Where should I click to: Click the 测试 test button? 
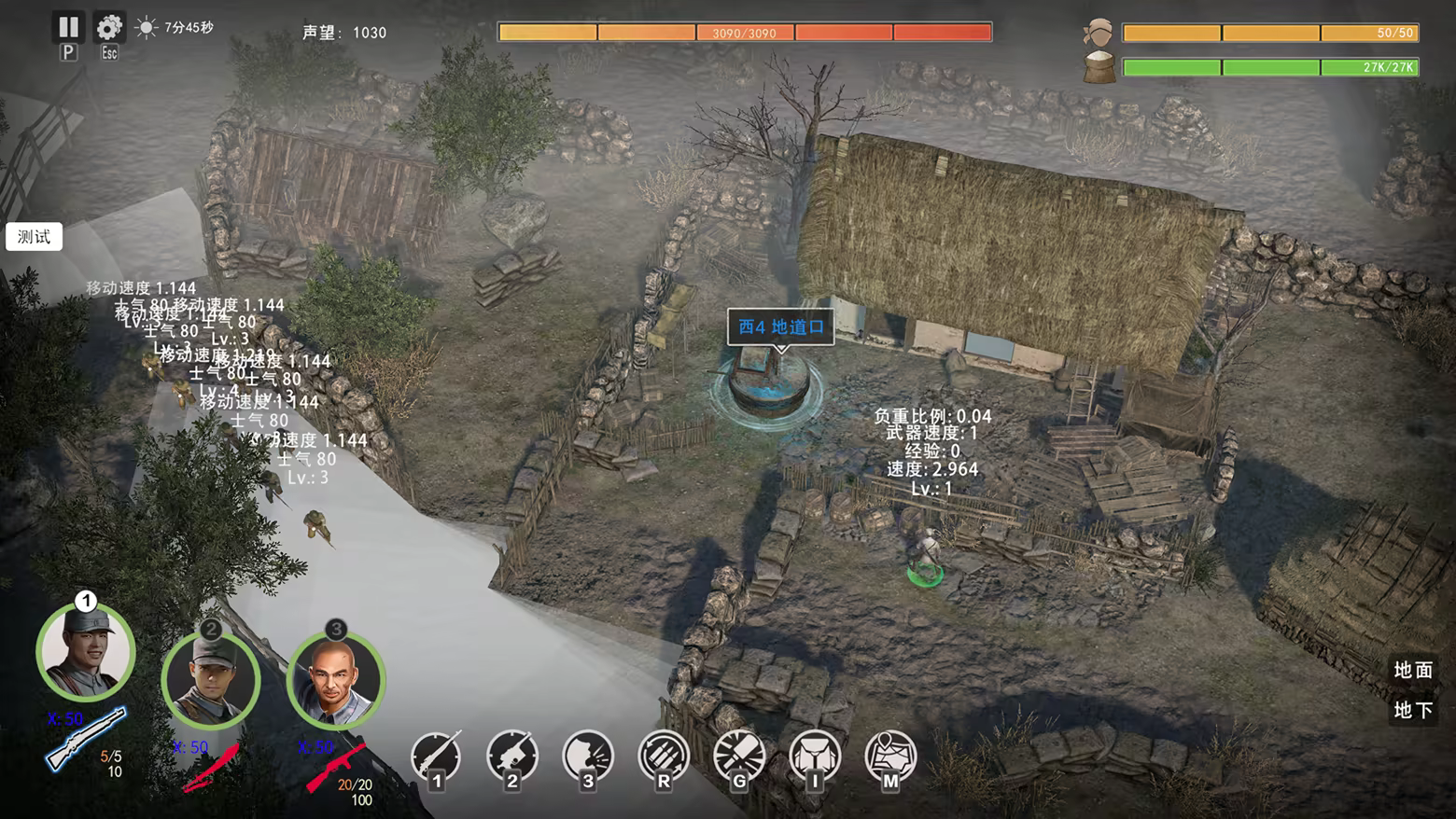(35, 237)
